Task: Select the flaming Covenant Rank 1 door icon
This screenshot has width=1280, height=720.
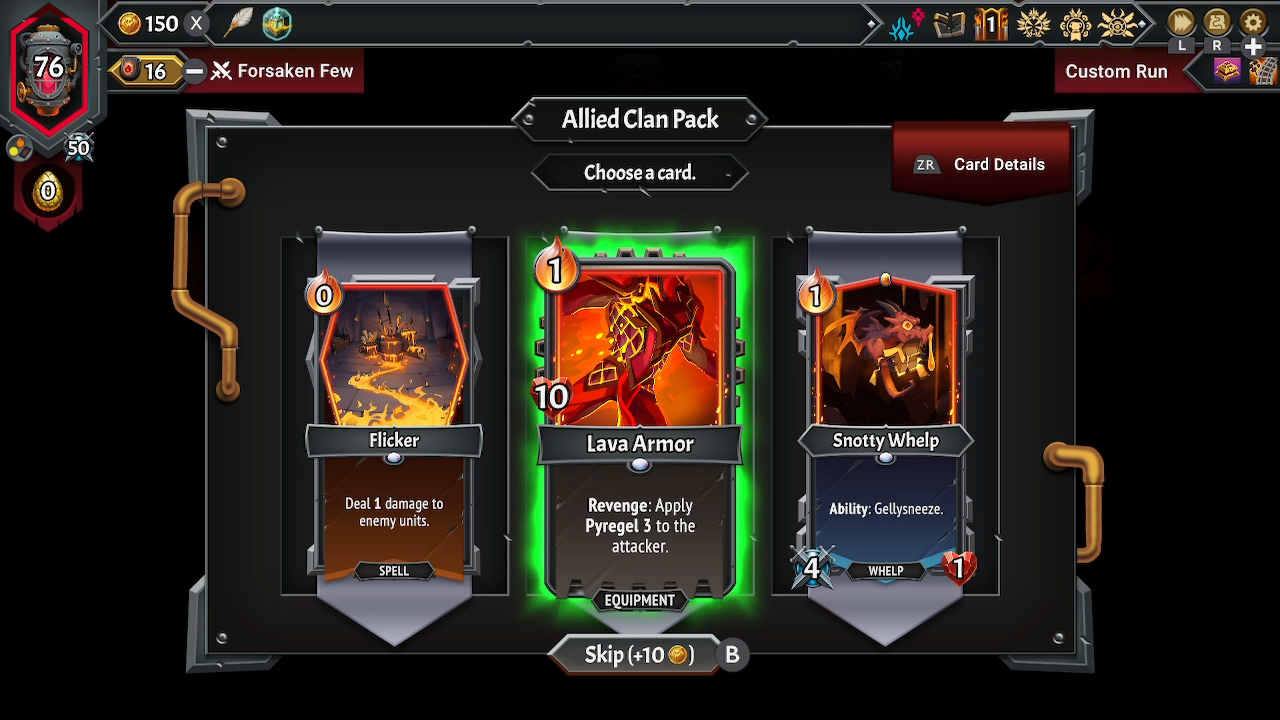Action: point(990,25)
